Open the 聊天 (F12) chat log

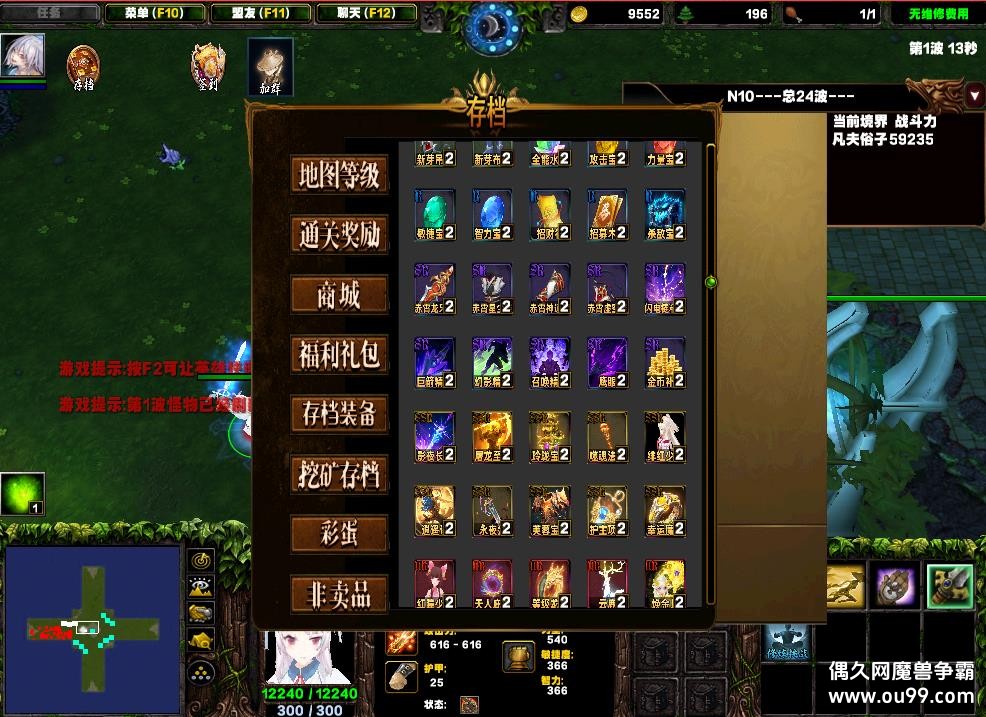368,13
